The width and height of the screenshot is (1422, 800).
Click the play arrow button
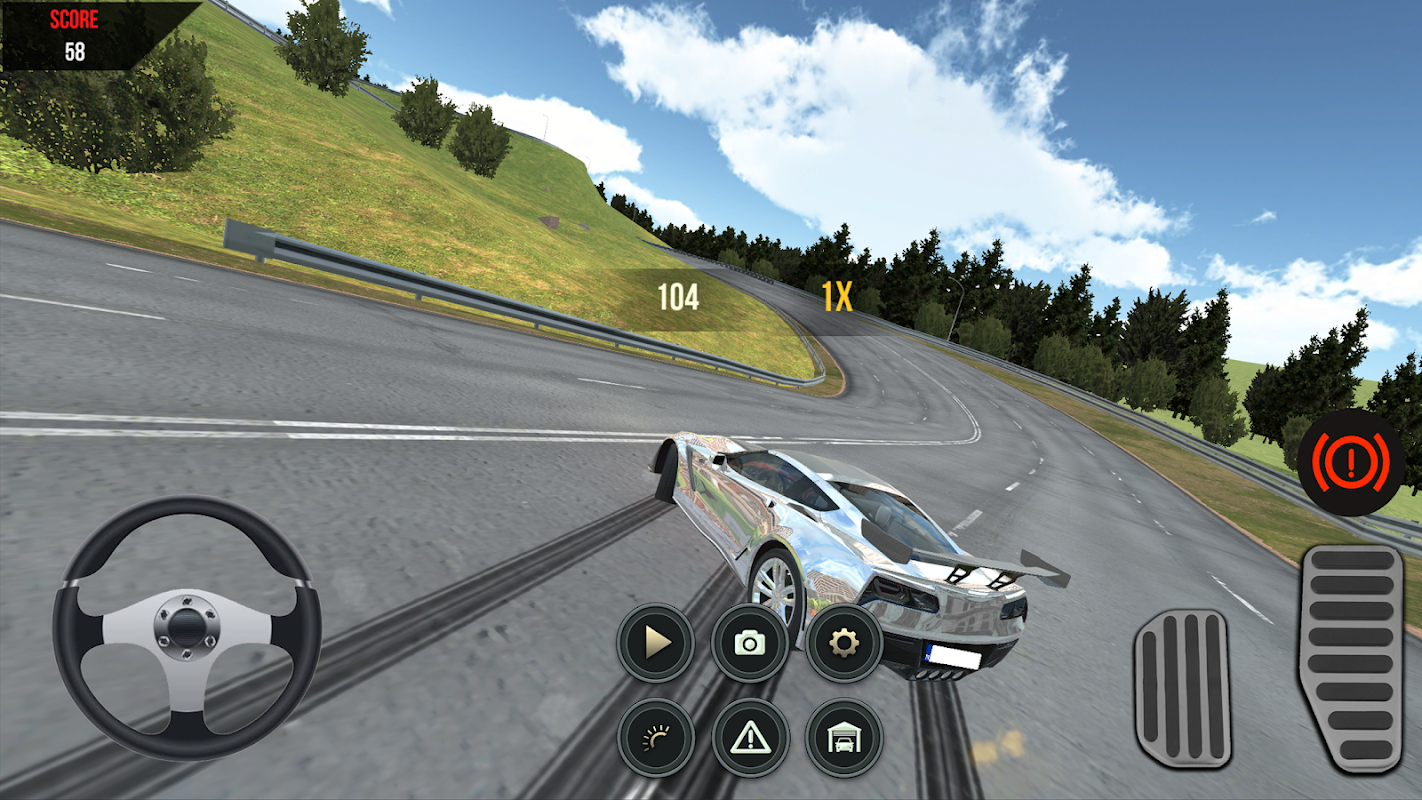pyautogui.click(x=655, y=643)
